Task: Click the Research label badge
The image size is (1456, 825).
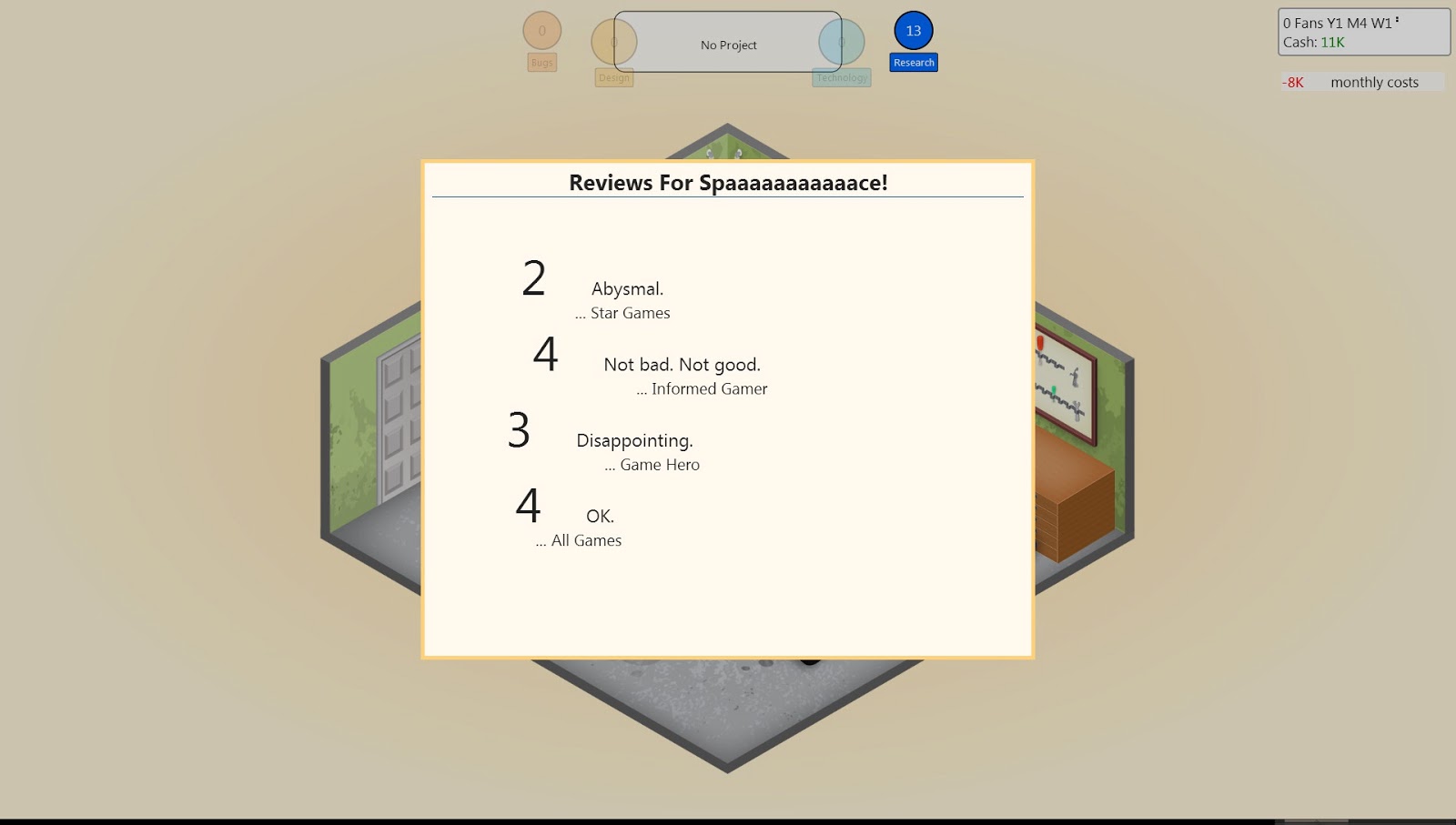Action: point(913,62)
